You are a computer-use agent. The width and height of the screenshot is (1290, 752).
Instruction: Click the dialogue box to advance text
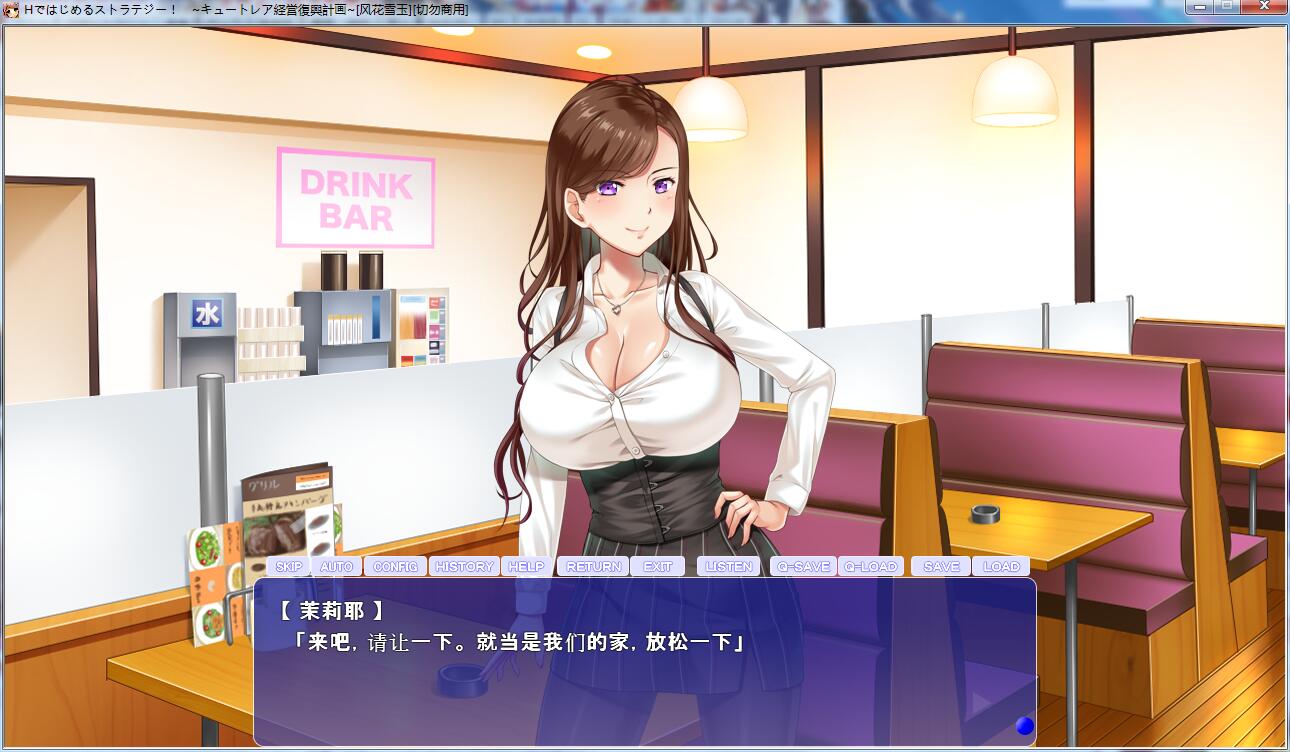pyautogui.click(x=645, y=660)
